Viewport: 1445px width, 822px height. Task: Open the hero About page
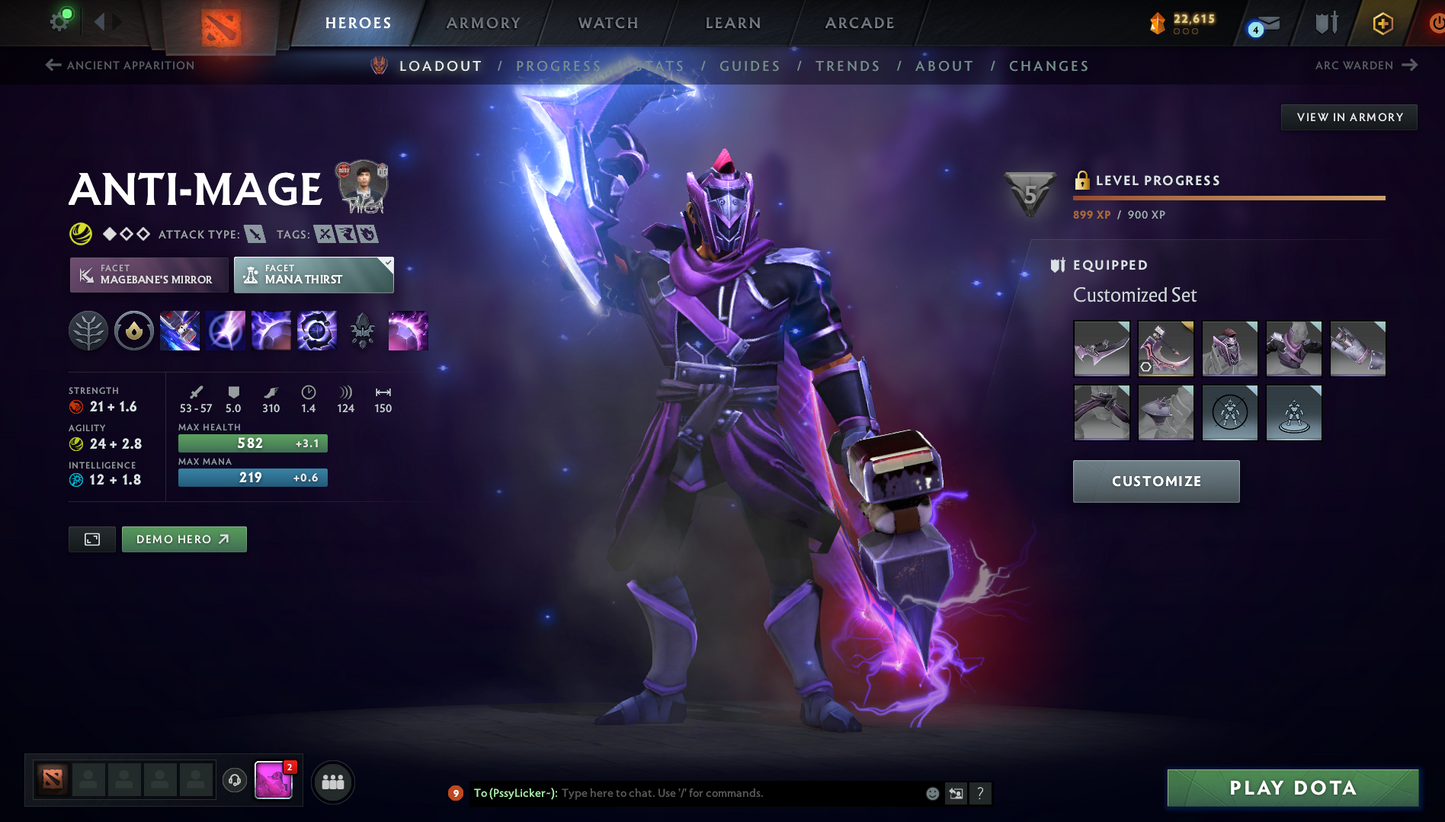pos(944,66)
